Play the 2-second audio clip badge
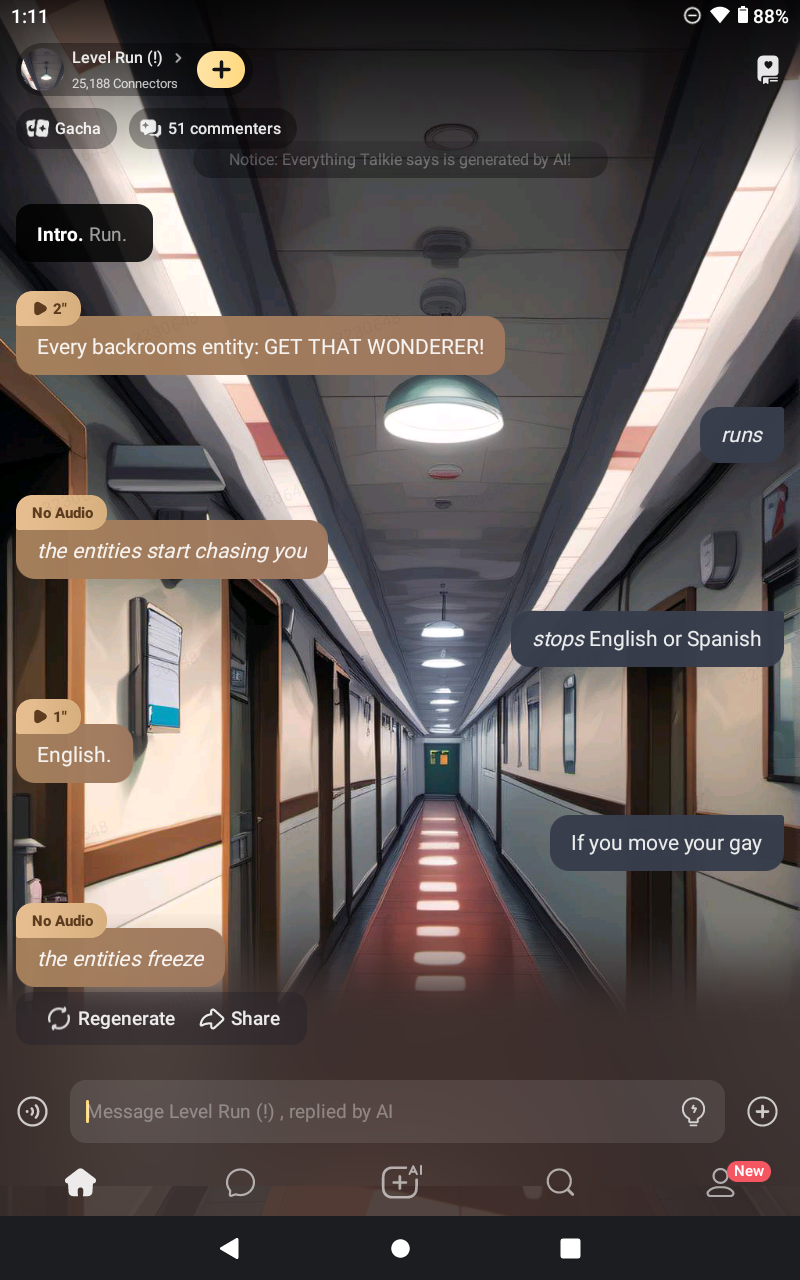Viewport: 800px width, 1280px height. (49, 309)
